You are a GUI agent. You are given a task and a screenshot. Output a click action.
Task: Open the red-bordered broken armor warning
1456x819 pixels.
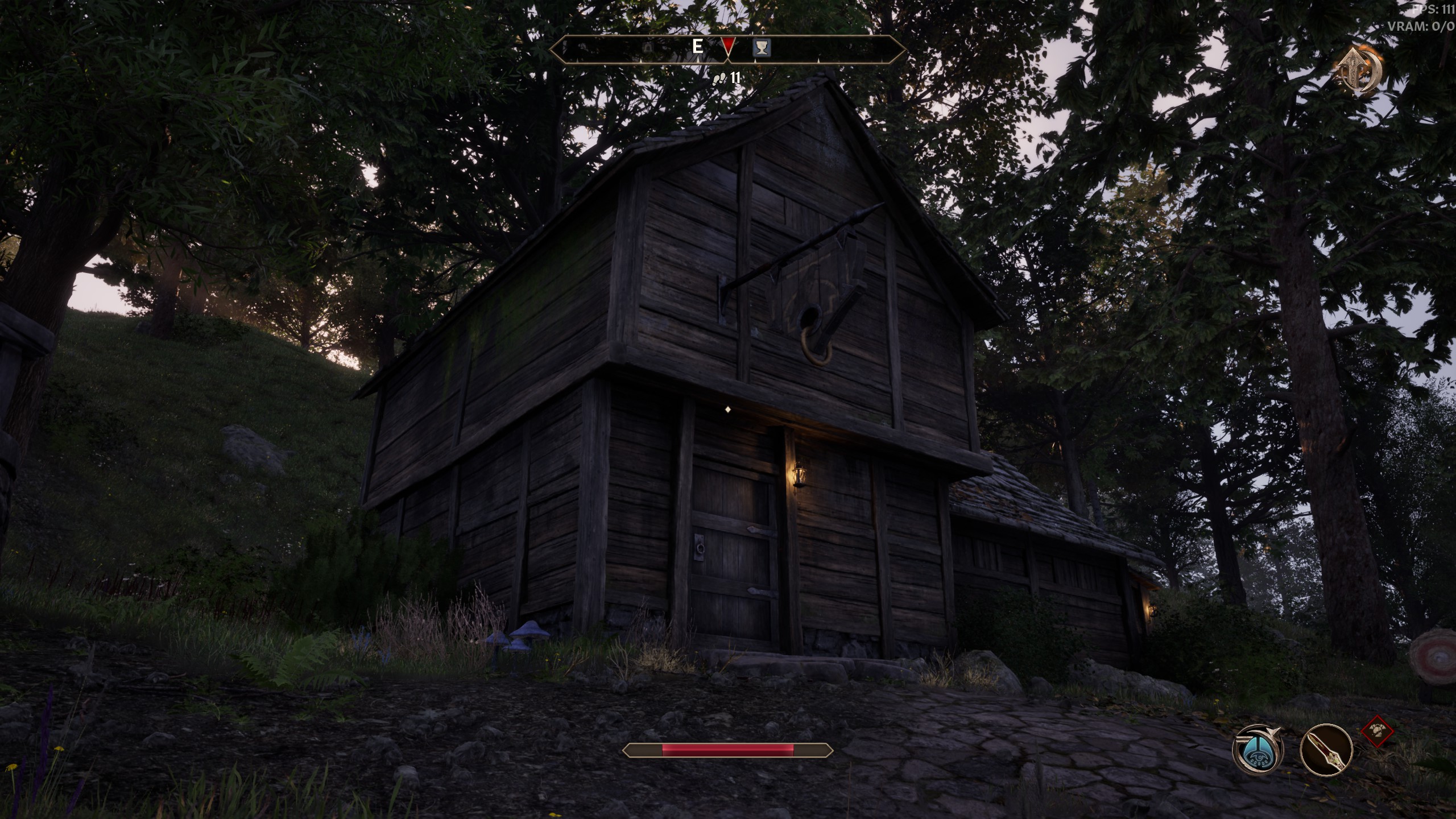[x=1378, y=731]
